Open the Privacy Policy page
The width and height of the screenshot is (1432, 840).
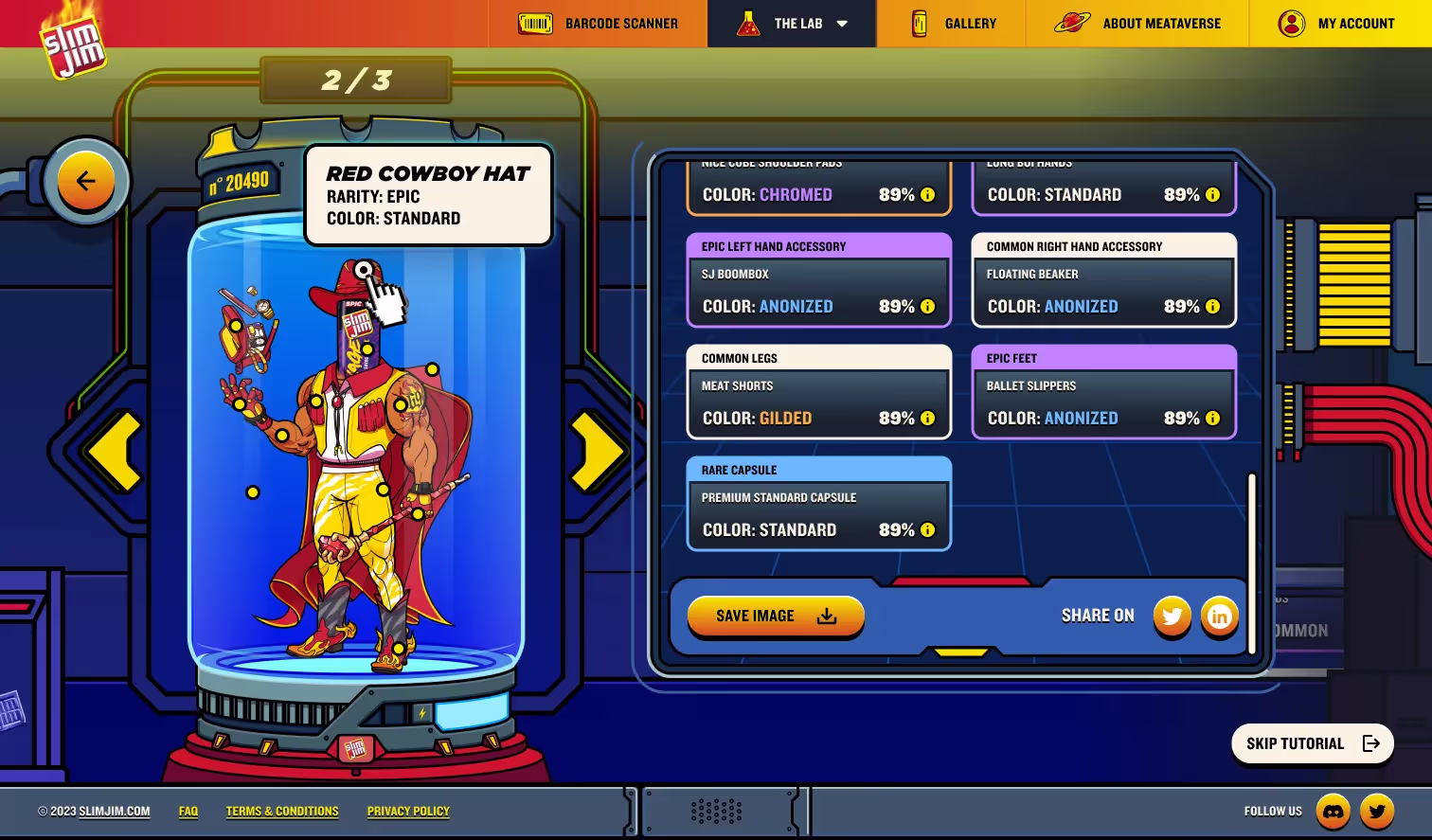408,811
